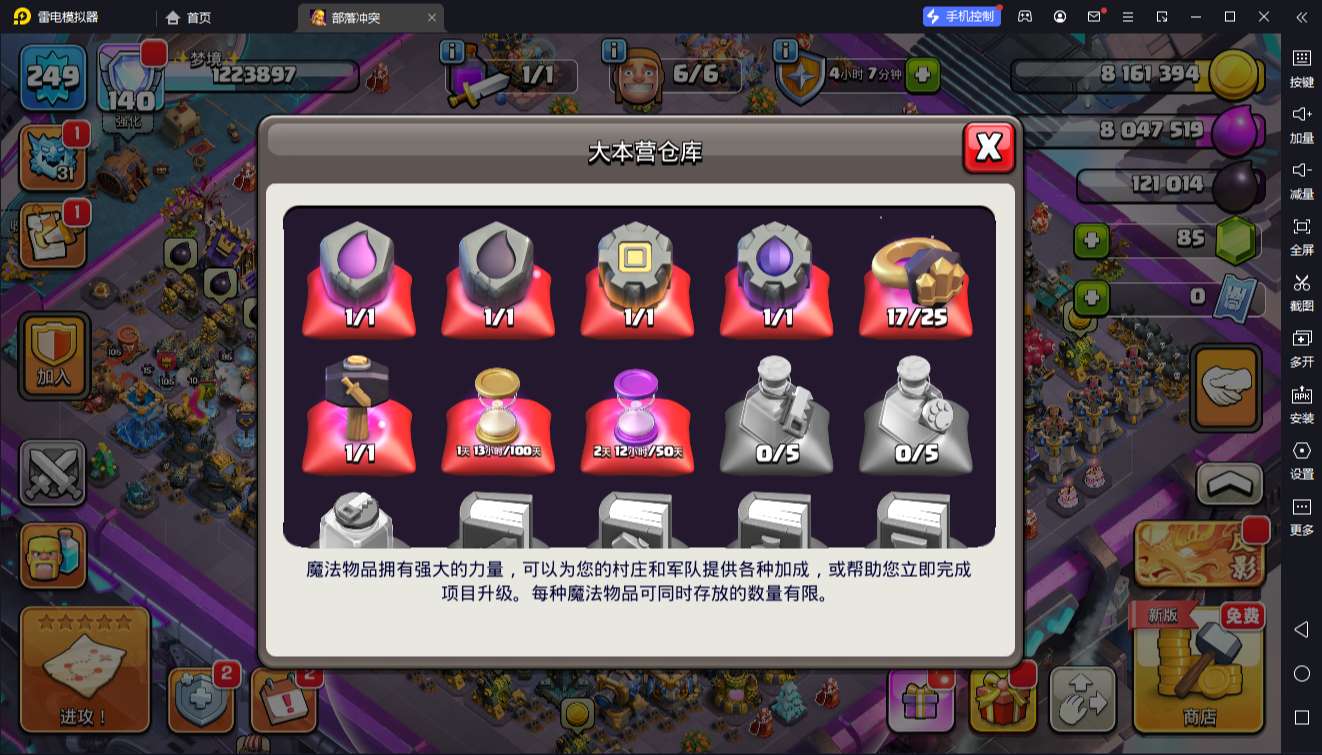Screen dimensions: 1322x755
Task: Switch to the 首页 home tab
Action: [188, 17]
